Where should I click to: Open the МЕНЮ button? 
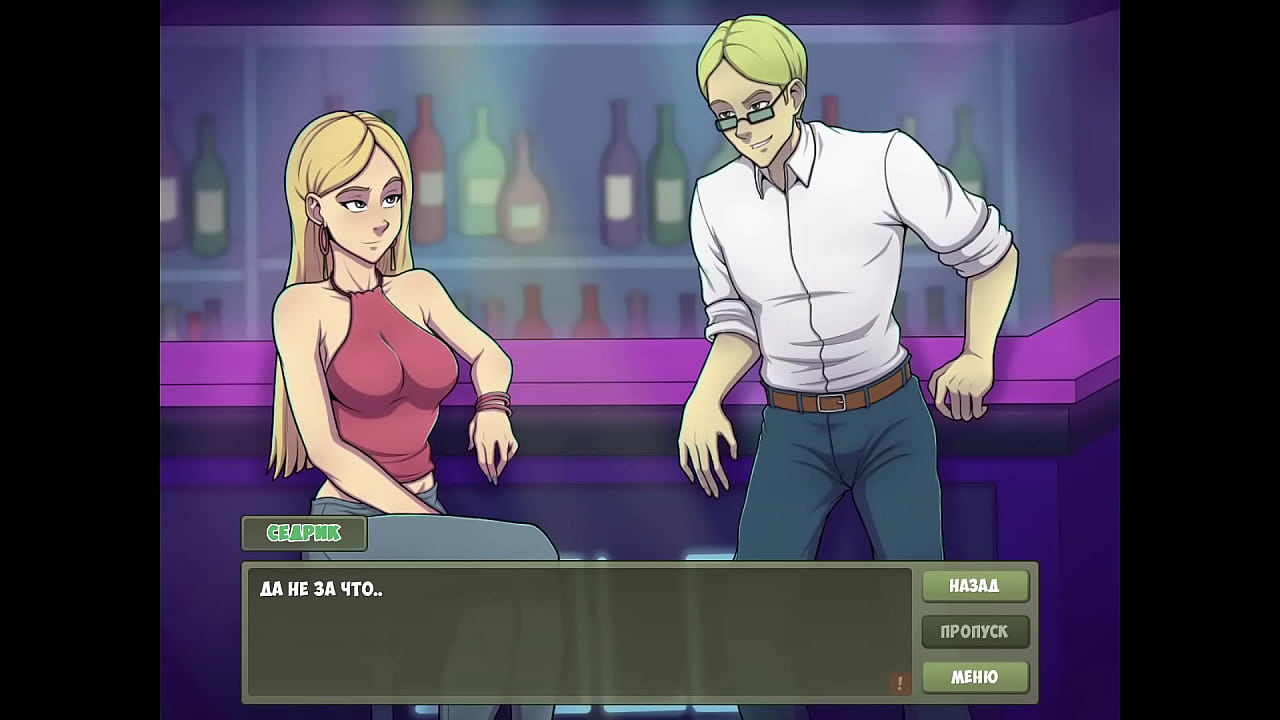(x=975, y=677)
